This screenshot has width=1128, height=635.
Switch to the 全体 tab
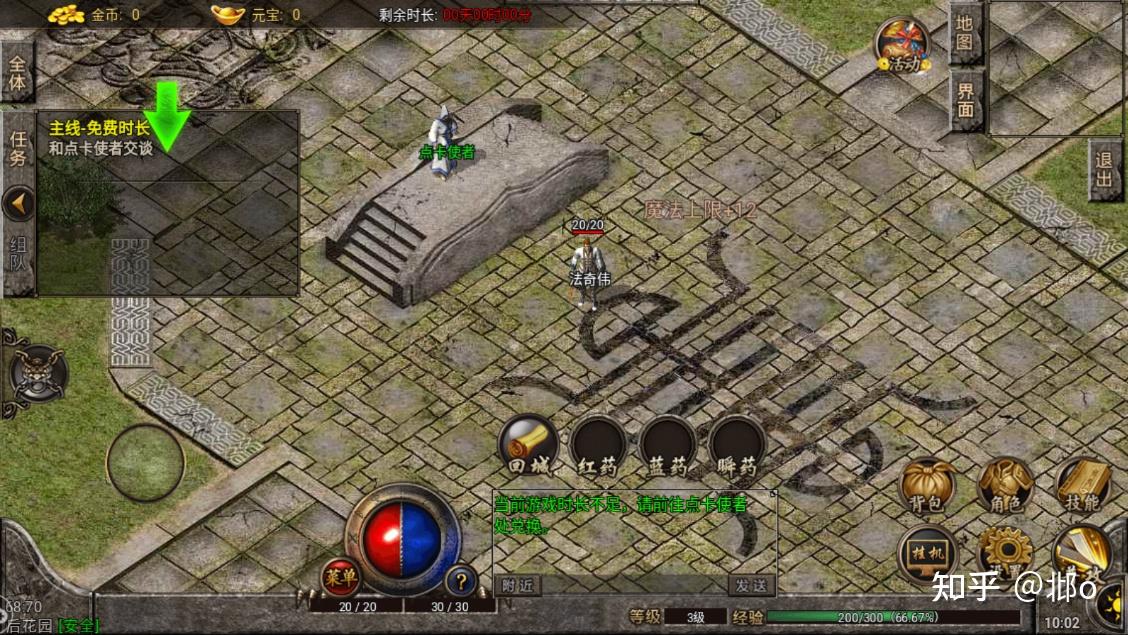point(18,72)
